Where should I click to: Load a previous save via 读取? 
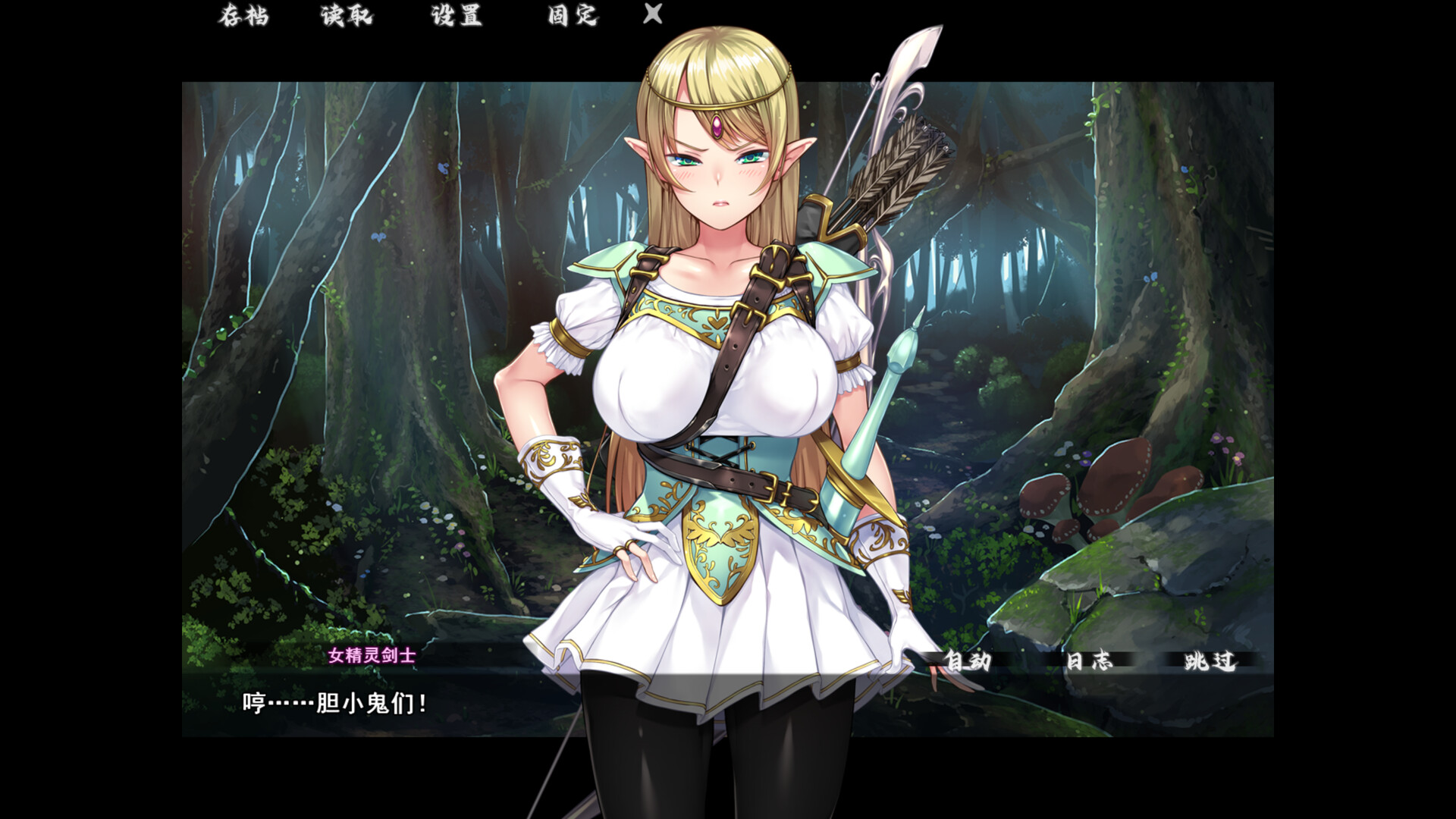(347, 16)
